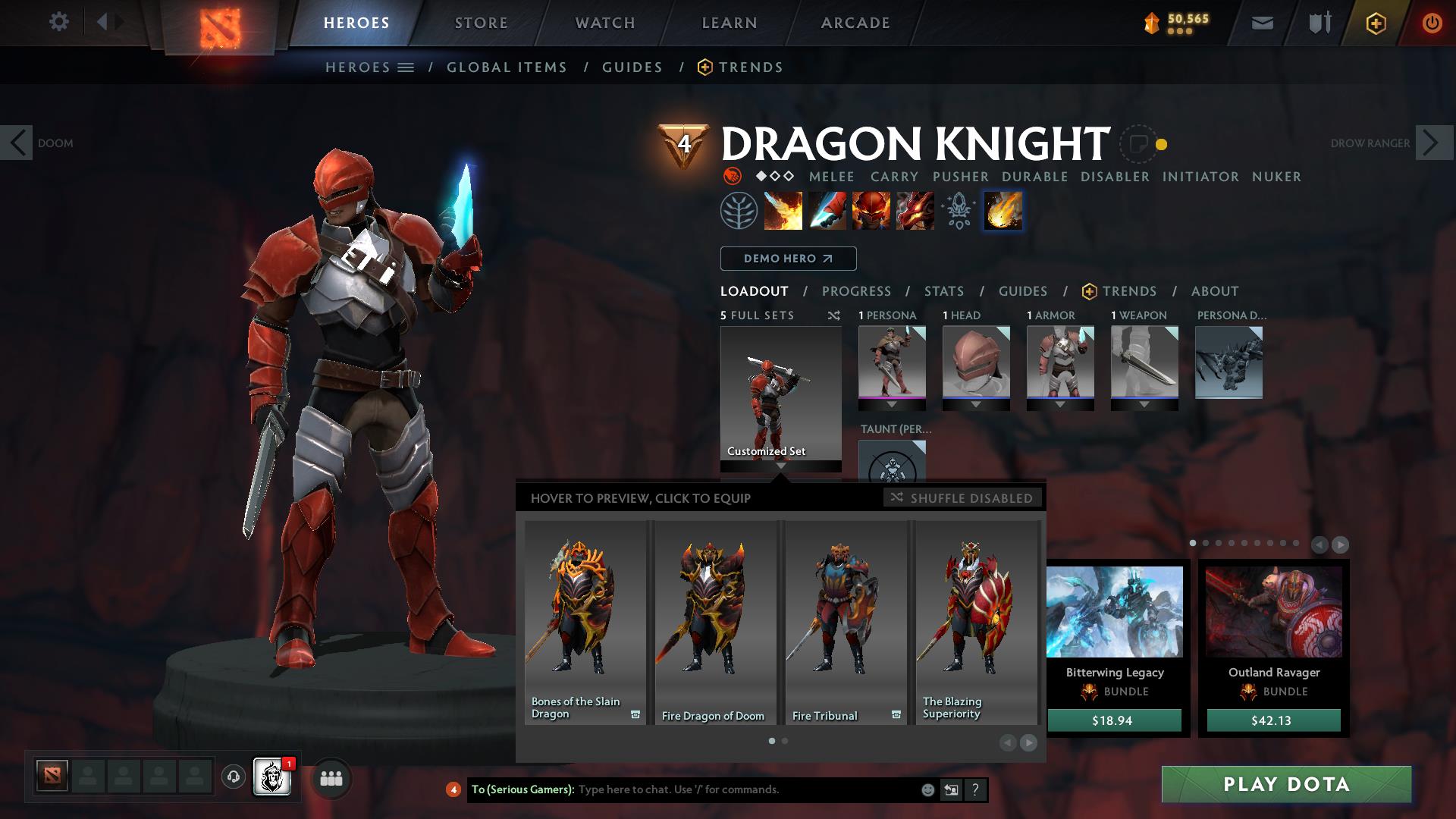Open the HEROES hamburger menu
1456x819 pixels.
[407, 67]
